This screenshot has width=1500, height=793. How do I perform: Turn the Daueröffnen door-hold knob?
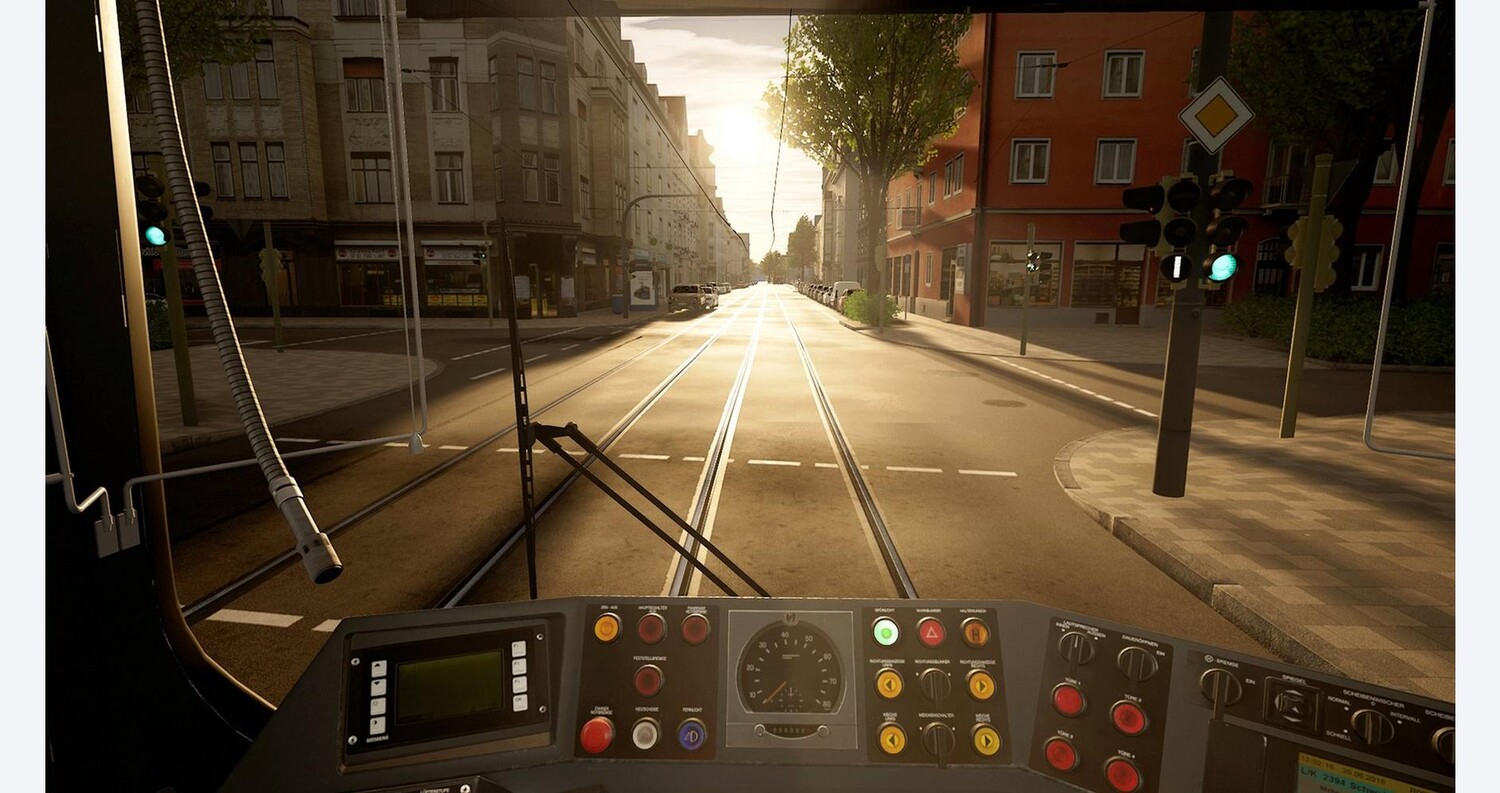[1137, 662]
